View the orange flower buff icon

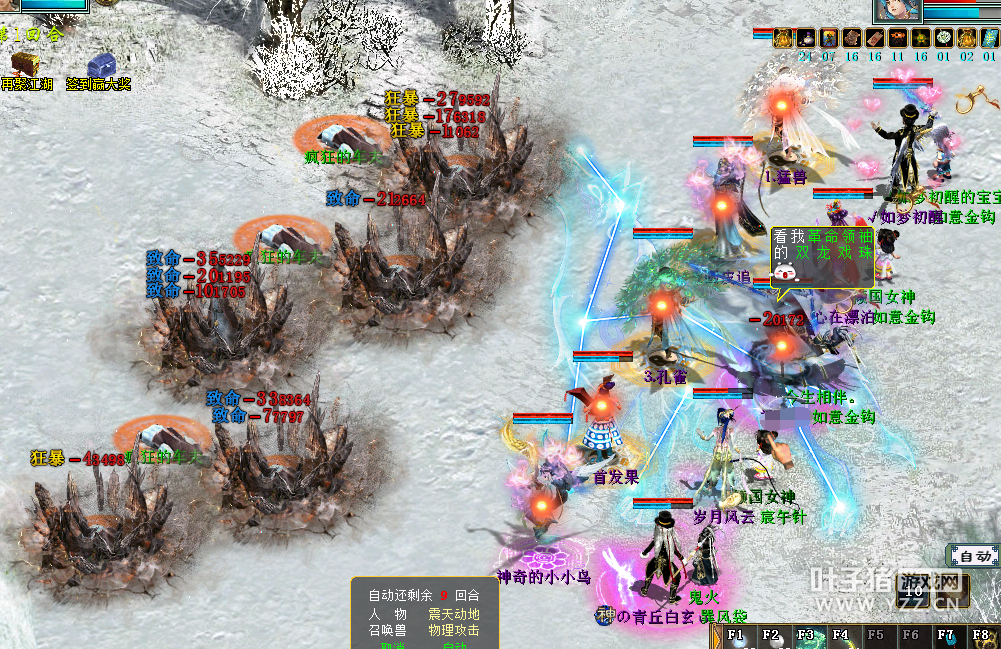898,38
